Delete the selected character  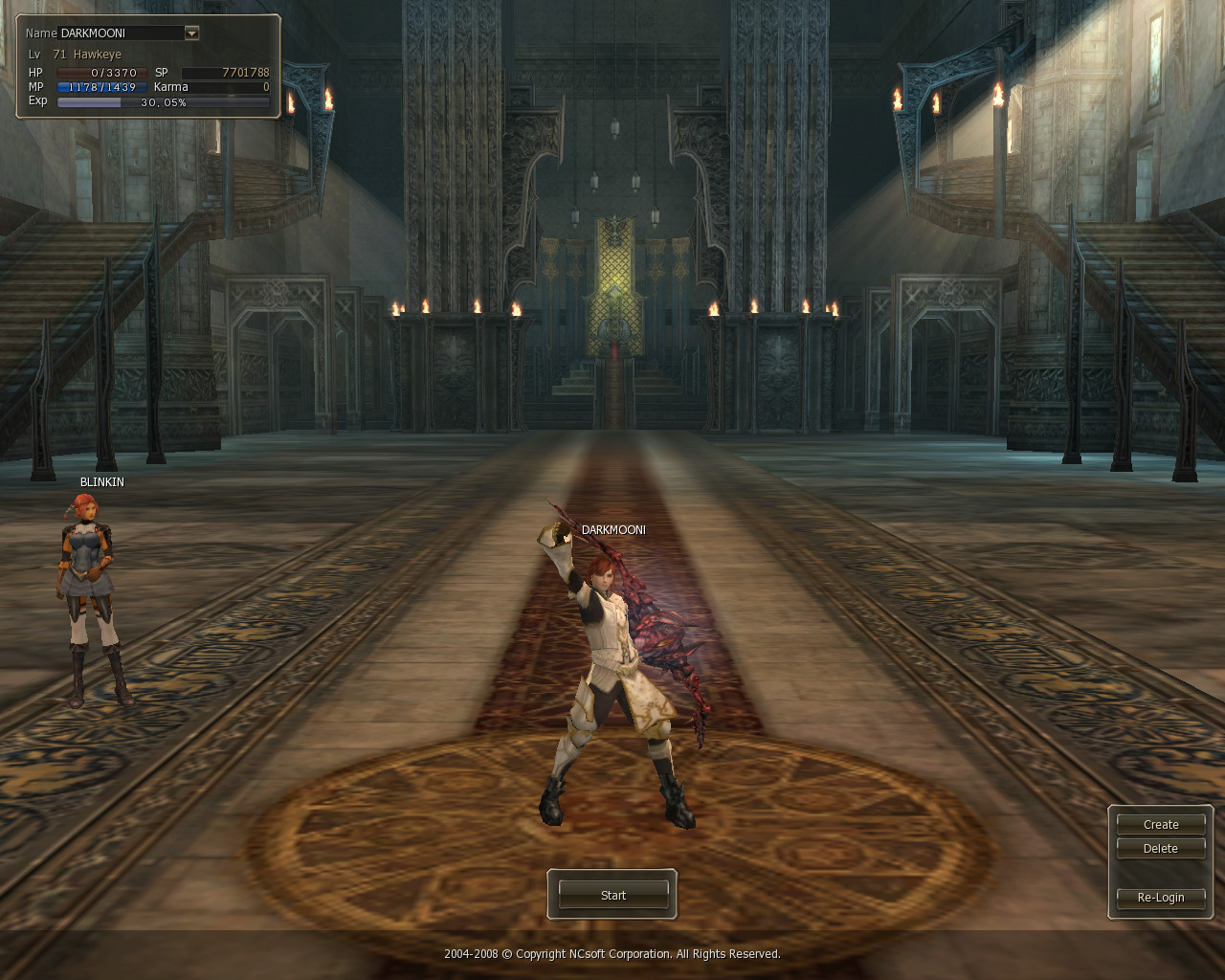point(1160,848)
